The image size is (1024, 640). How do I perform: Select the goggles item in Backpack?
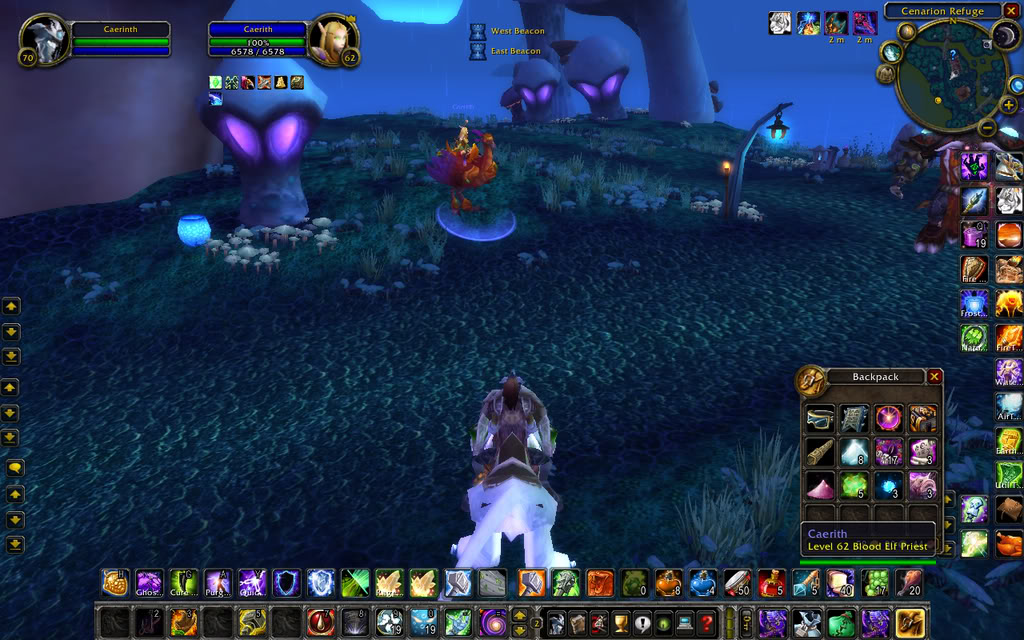coord(820,419)
